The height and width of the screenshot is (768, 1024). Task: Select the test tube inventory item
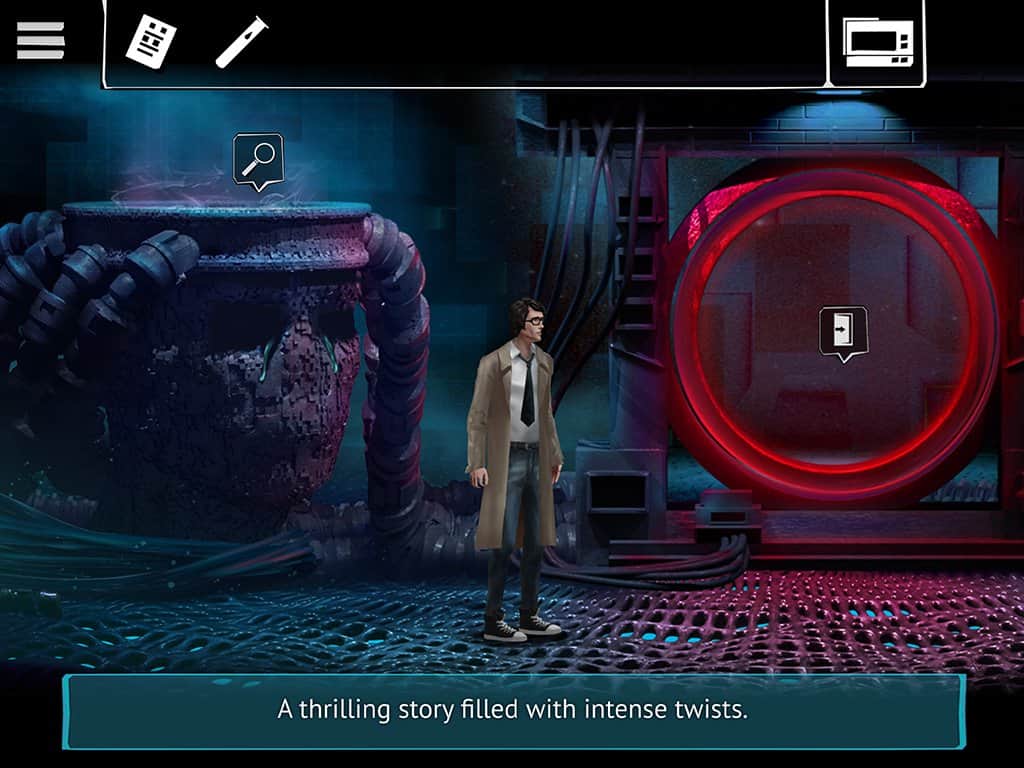point(241,42)
